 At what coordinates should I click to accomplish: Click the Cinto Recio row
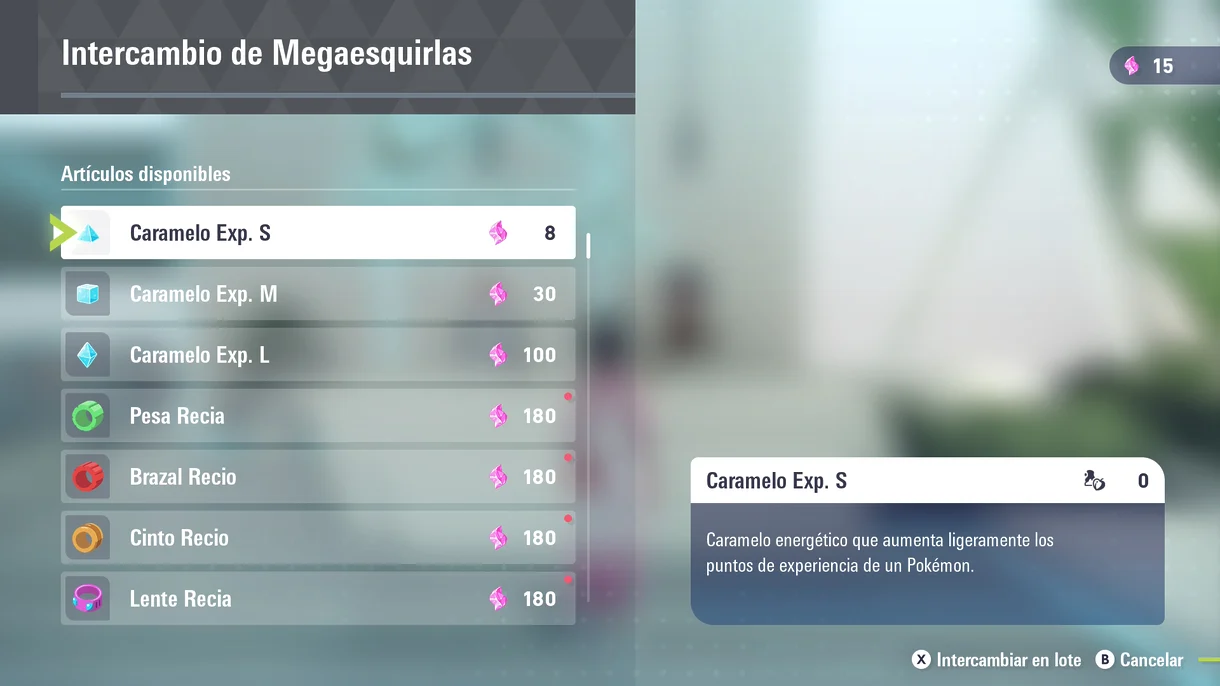pos(318,538)
